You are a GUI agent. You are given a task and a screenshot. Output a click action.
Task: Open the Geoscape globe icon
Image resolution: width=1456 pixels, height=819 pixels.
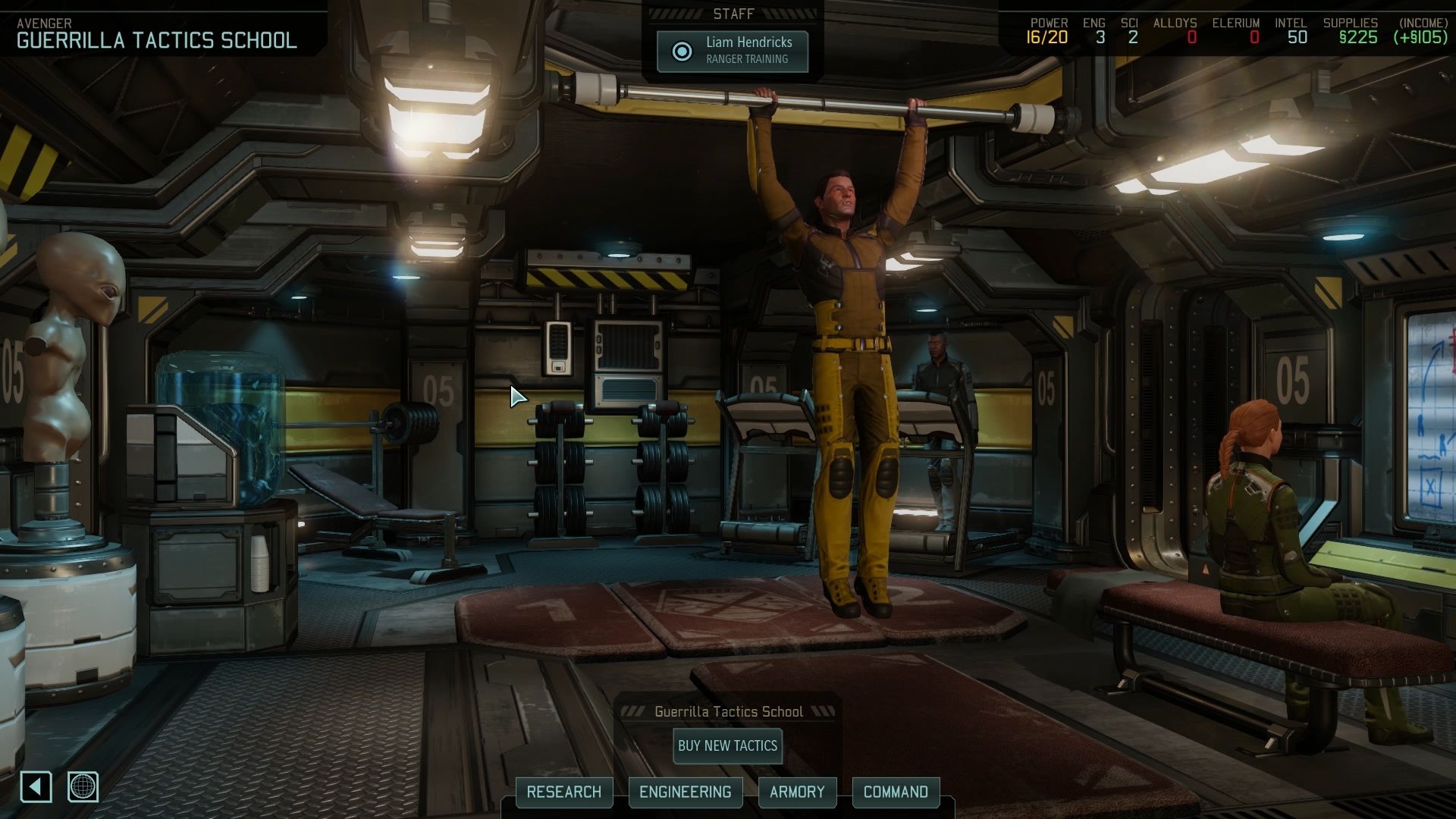coord(83,787)
